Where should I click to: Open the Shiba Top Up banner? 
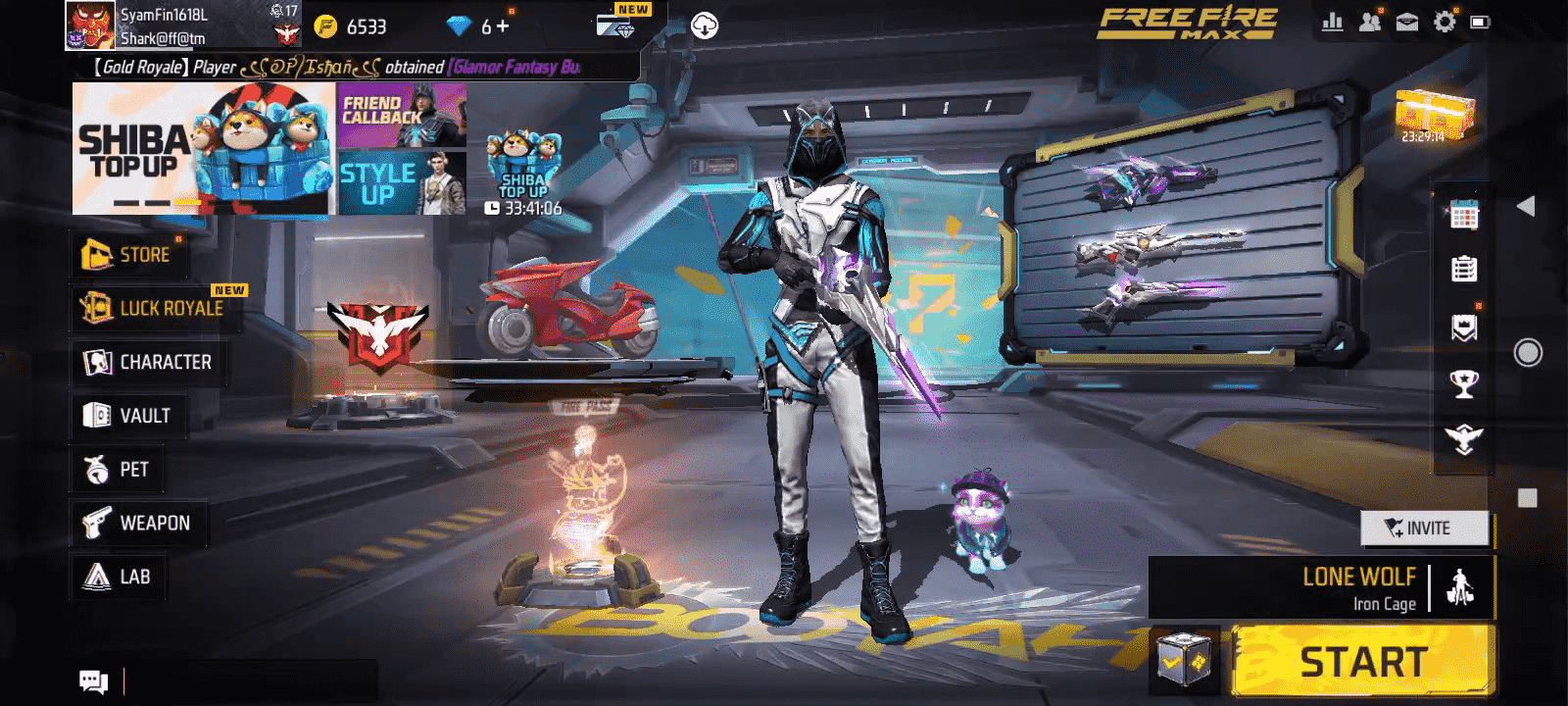pos(203,149)
